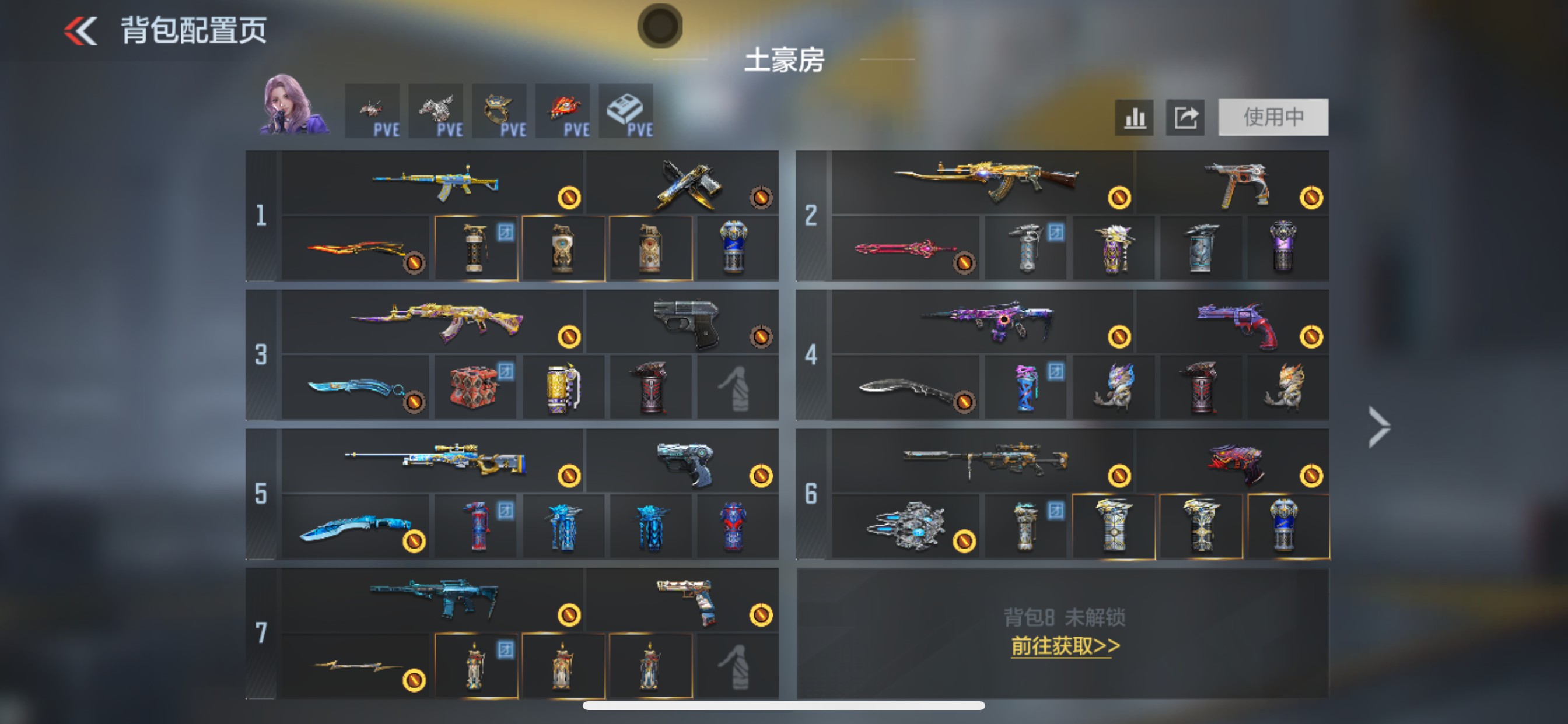
Task: Share the loadout using the share icon
Action: point(1184,117)
